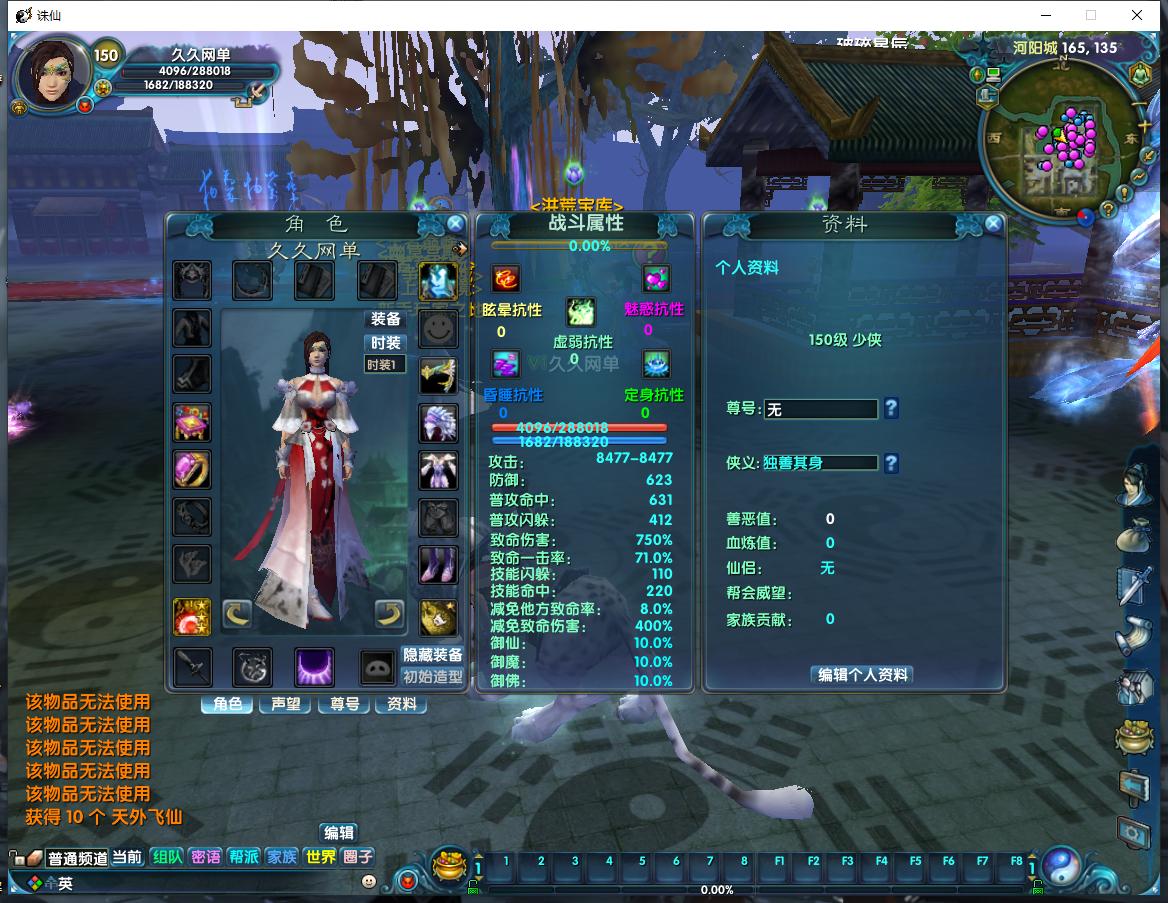Switch to the 组队 team chat channel
This screenshot has height=903, width=1168.
pyautogui.click(x=167, y=857)
